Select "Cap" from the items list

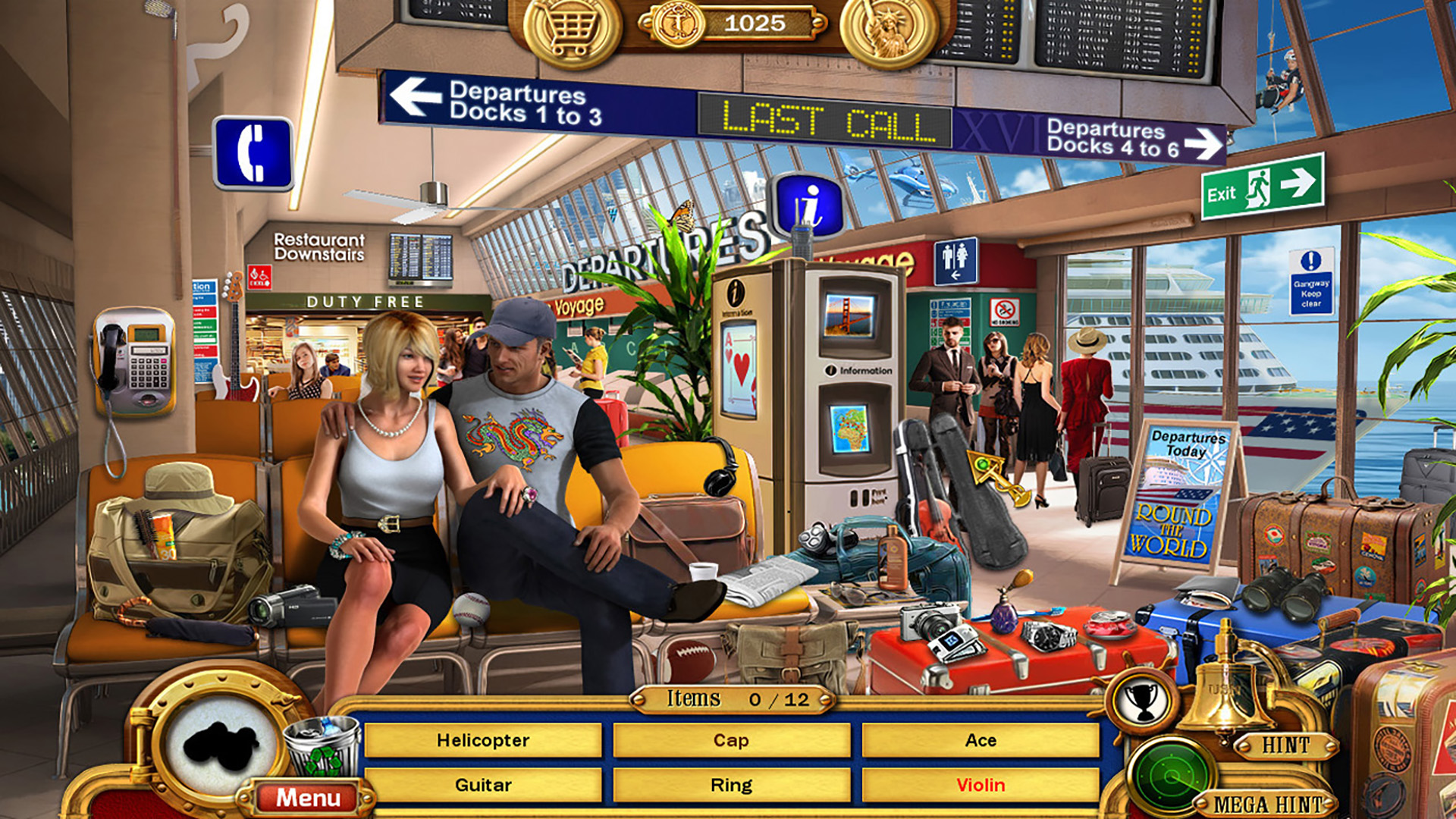pyautogui.click(x=730, y=740)
